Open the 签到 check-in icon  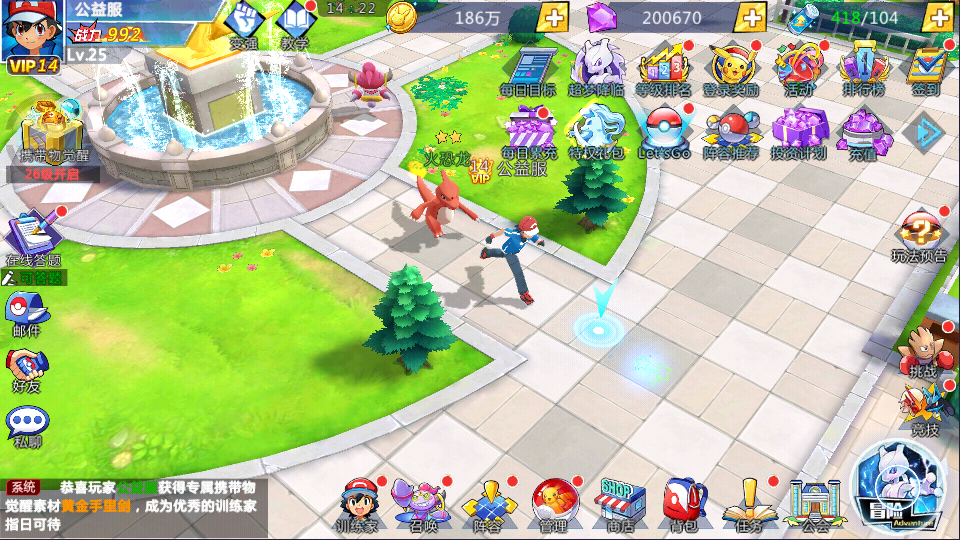(926, 68)
